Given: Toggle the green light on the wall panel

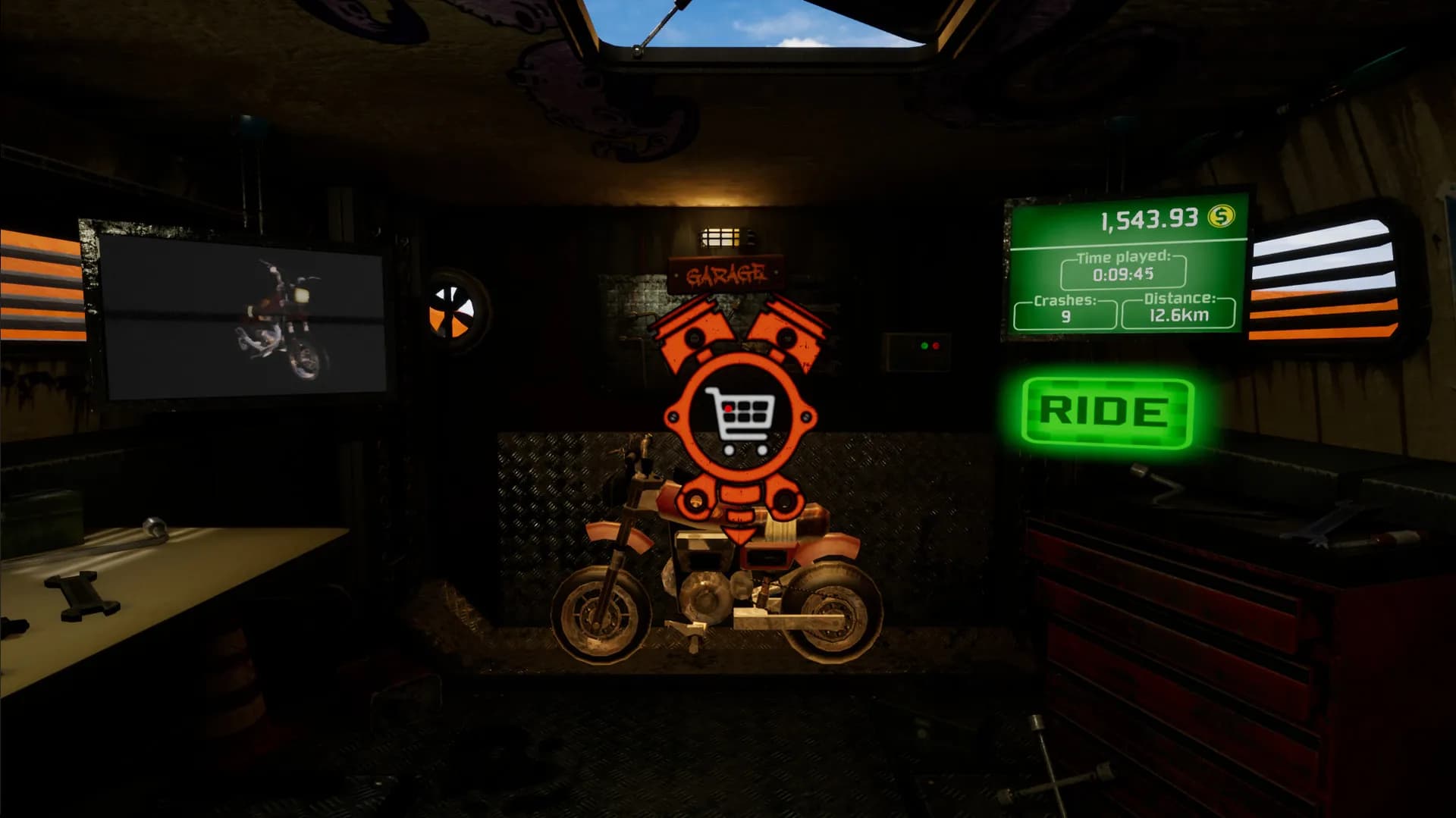Looking at the screenshot, I should click(x=924, y=346).
